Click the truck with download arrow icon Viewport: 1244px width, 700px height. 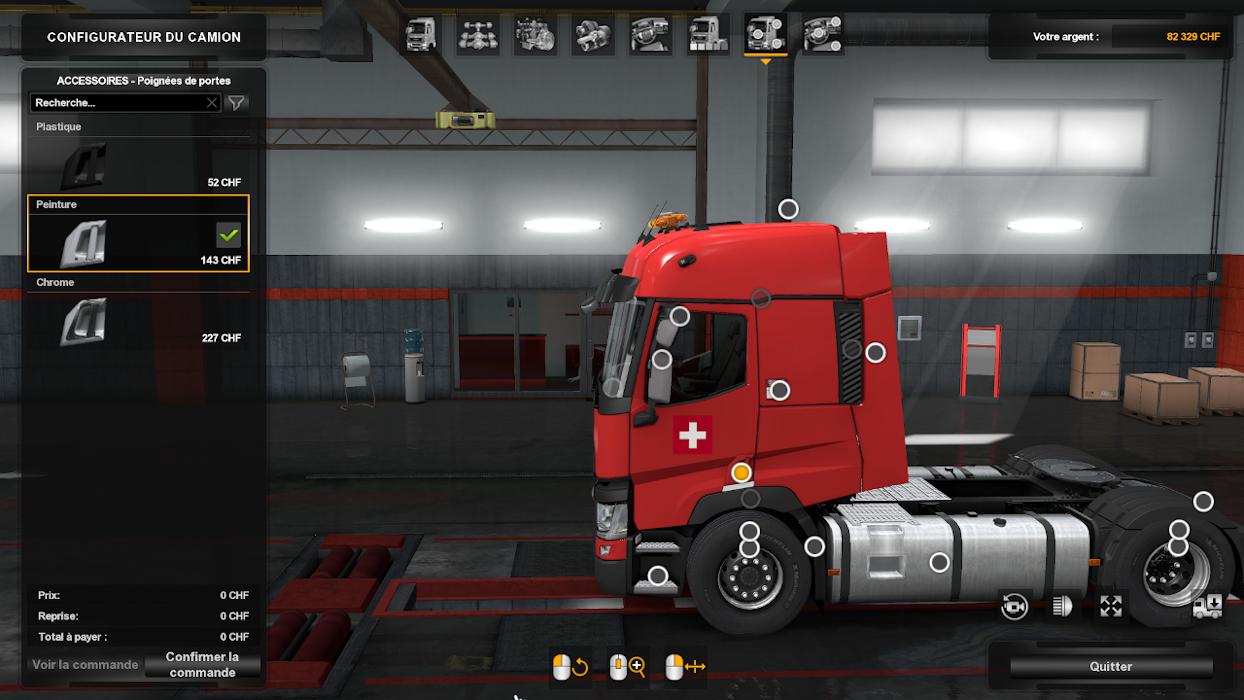click(x=1207, y=606)
